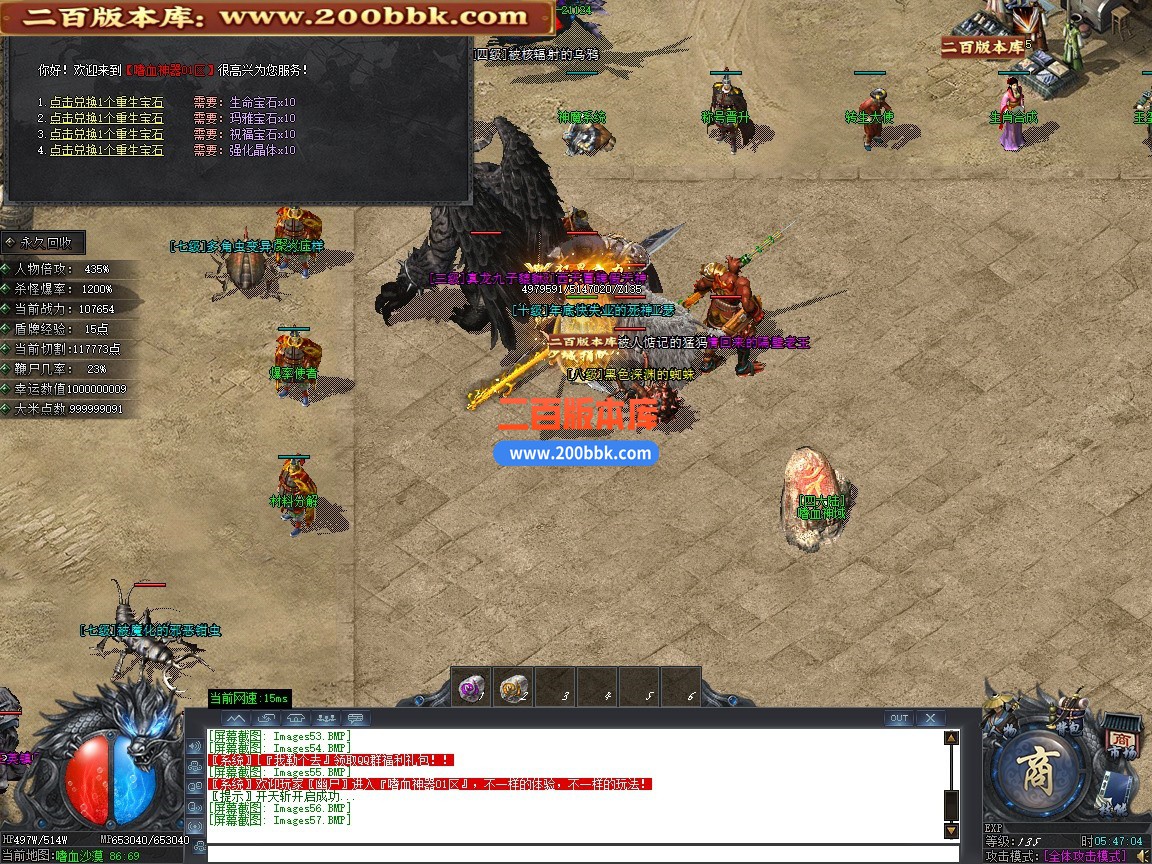Click the 永久回收 button
This screenshot has width=1152, height=864.
click(44, 243)
